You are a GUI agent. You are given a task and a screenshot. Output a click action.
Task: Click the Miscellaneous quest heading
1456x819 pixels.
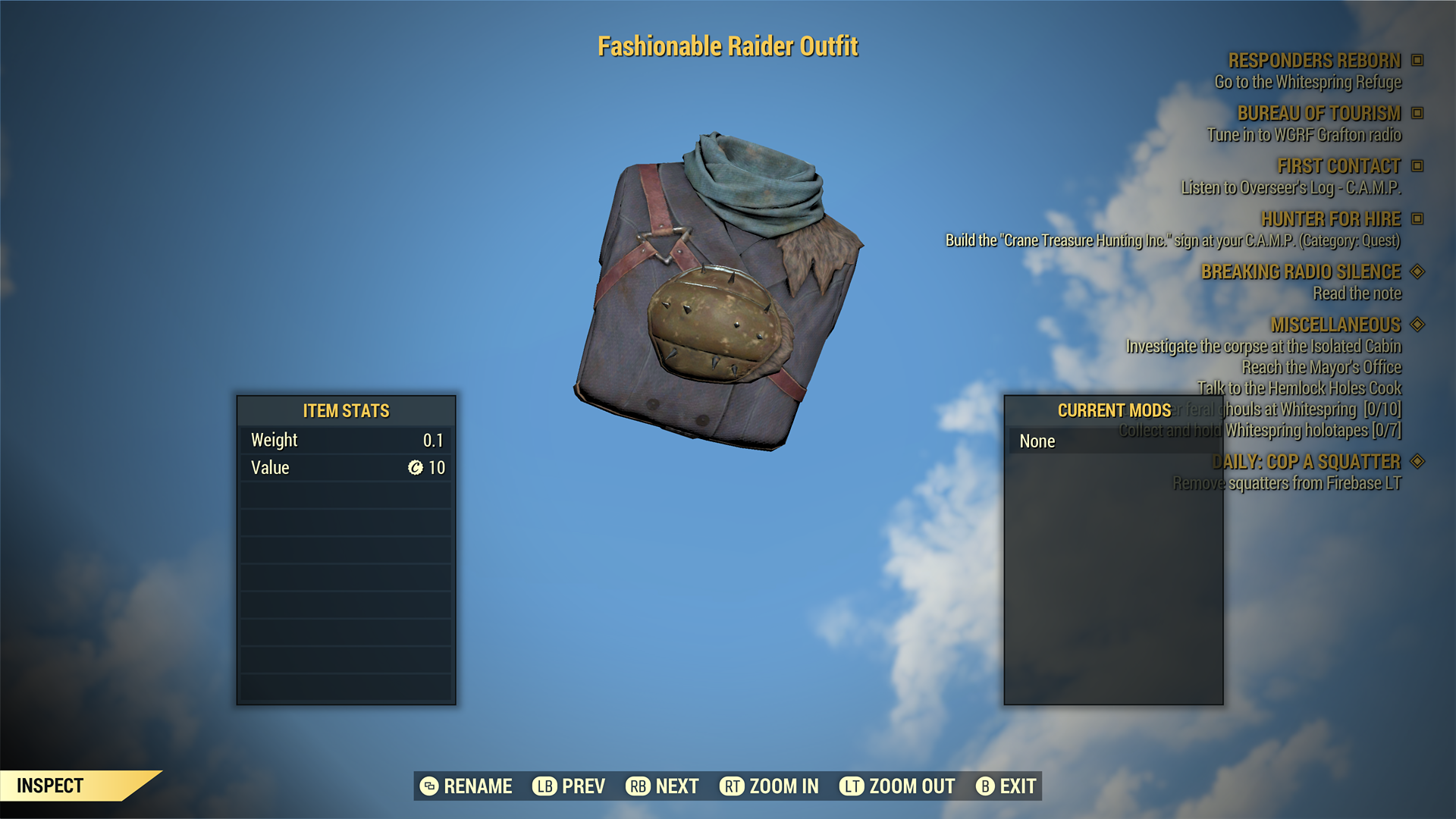point(1335,325)
